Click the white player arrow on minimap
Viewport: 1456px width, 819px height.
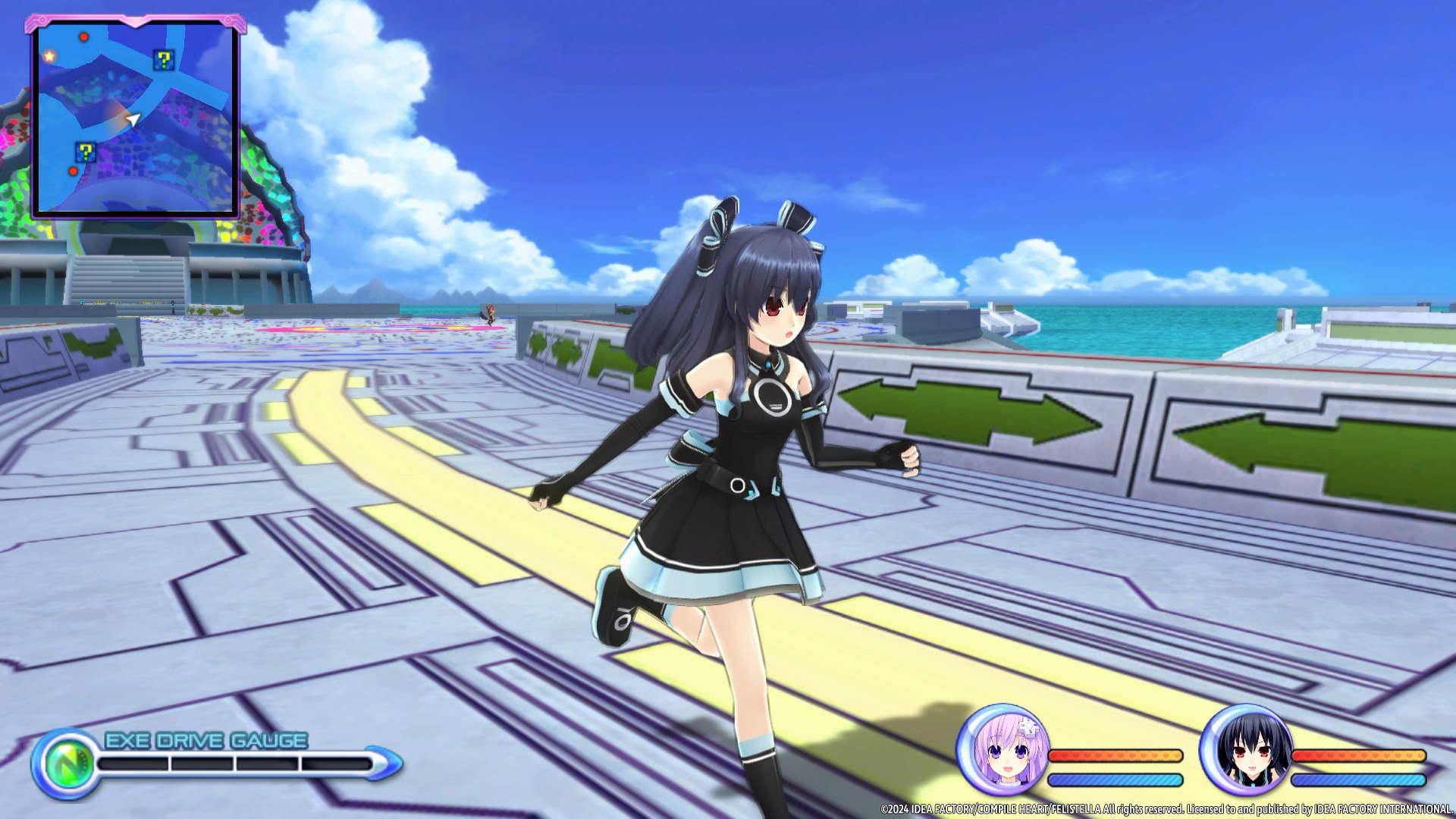[133, 120]
